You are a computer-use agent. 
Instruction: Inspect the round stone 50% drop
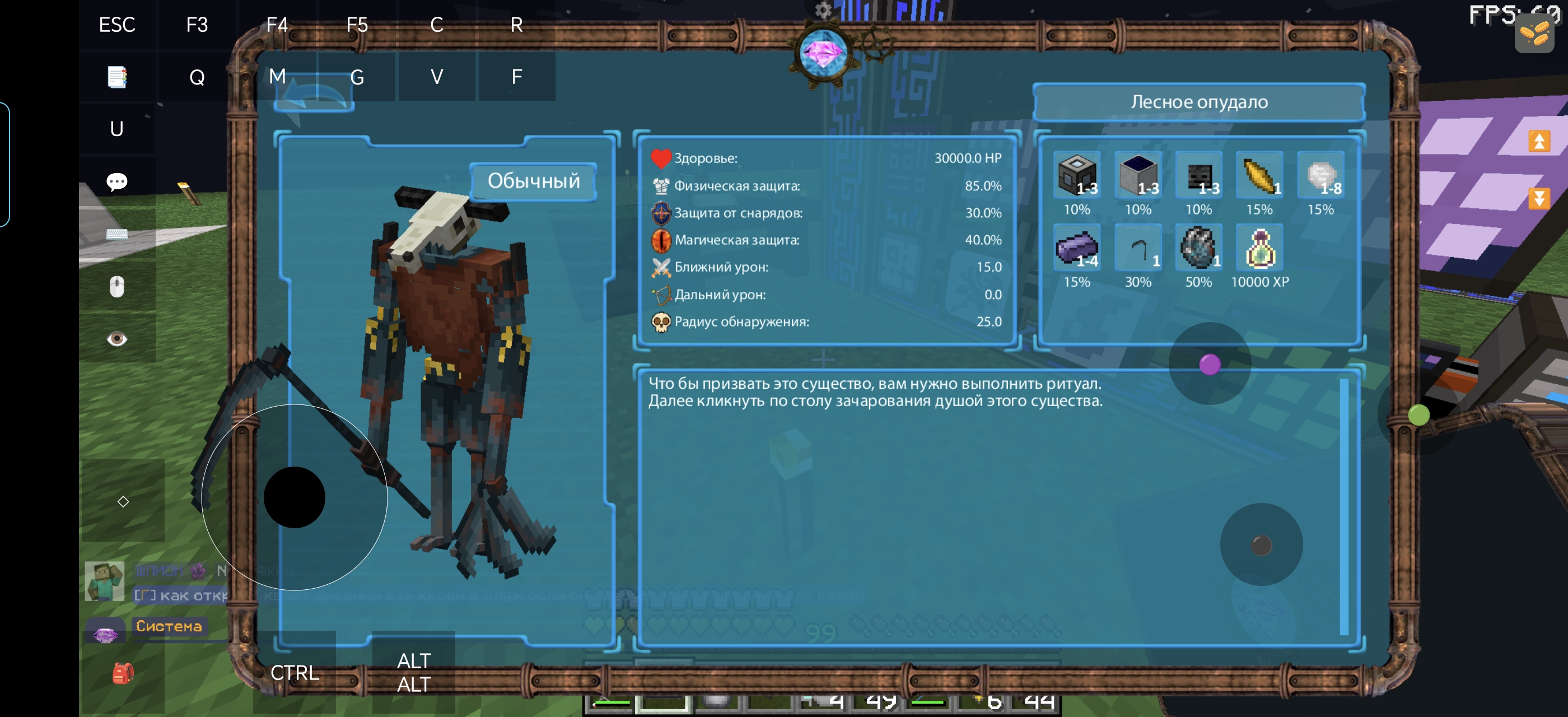pos(1198,248)
